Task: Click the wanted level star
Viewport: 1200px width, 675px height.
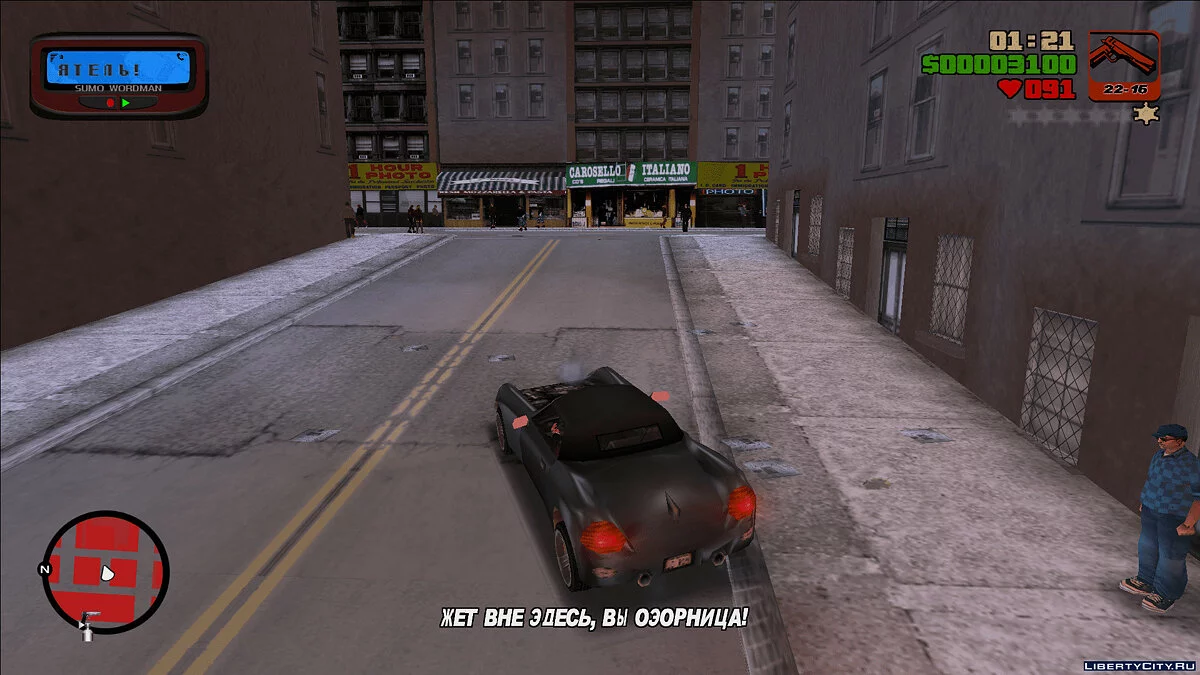Action: pos(1145,114)
